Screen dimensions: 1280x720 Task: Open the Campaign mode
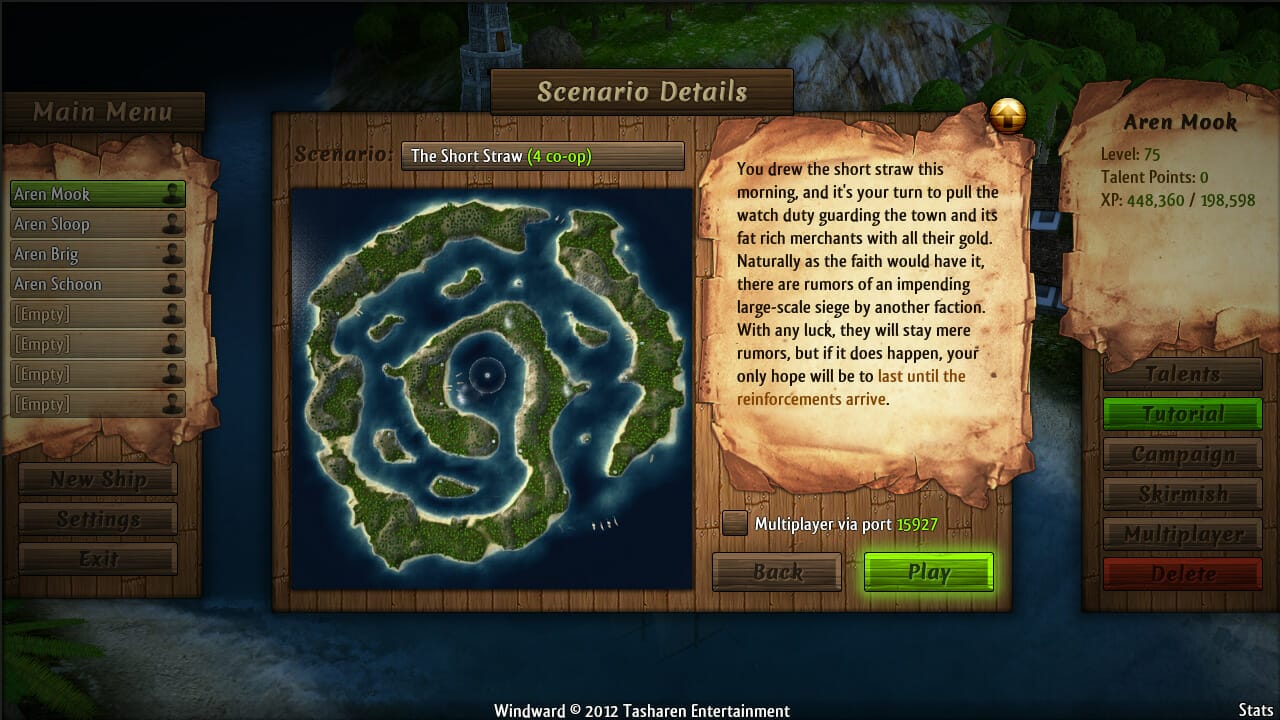click(x=1182, y=454)
